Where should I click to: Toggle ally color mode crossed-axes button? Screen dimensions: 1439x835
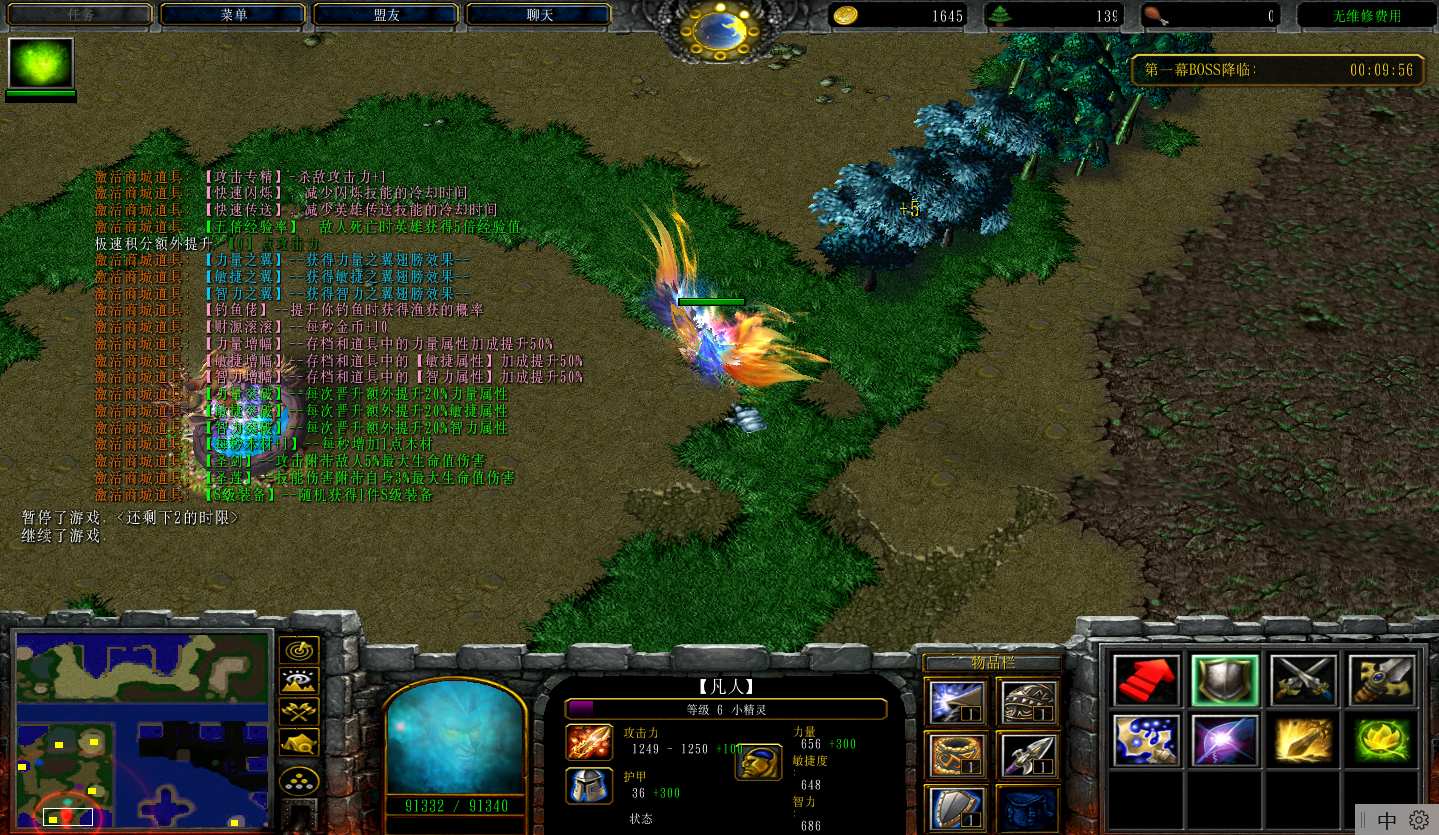coord(299,711)
